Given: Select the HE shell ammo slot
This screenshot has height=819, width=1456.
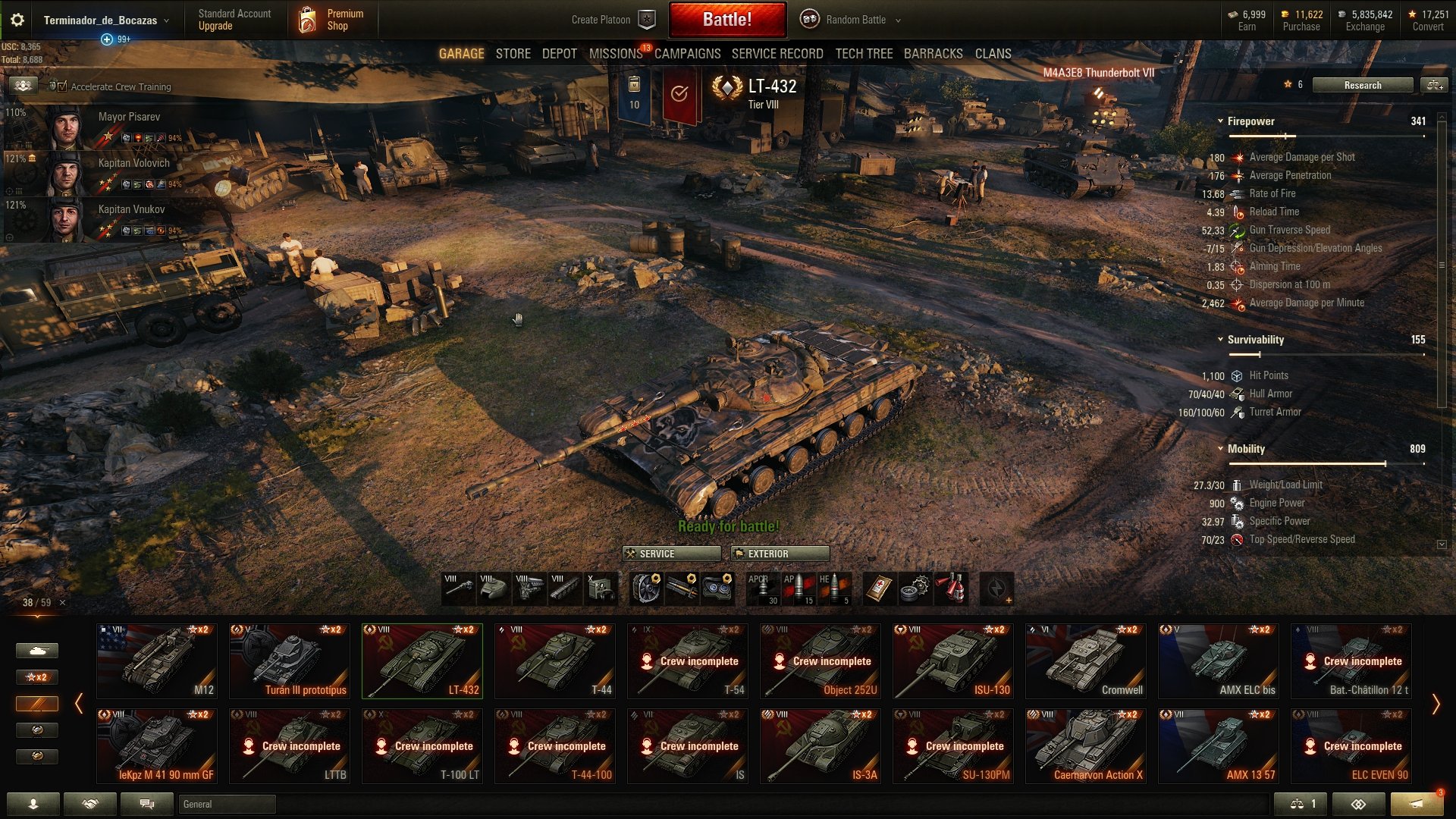Looking at the screenshot, I should point(833,588).
